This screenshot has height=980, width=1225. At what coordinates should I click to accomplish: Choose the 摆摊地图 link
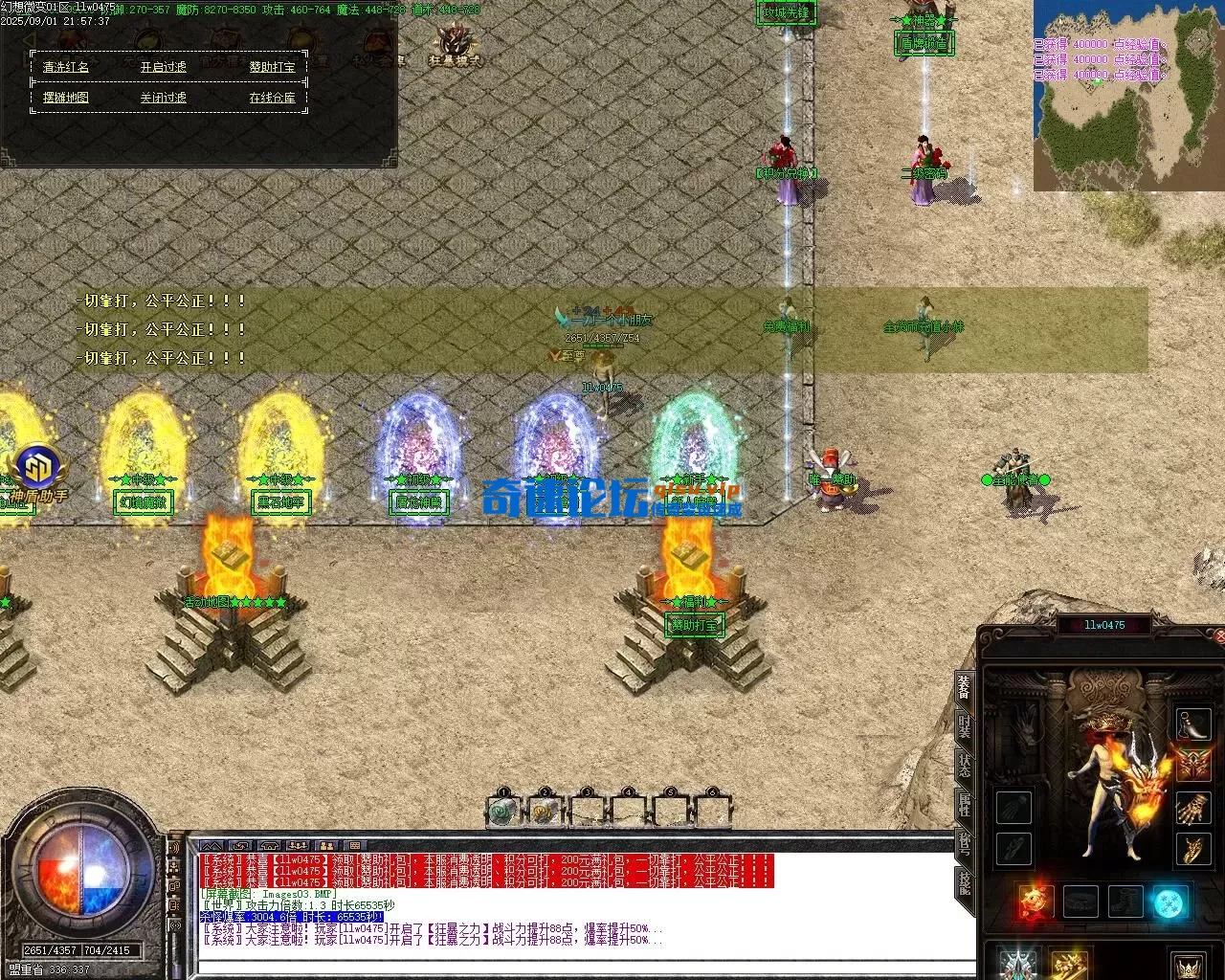click(66, 98)
